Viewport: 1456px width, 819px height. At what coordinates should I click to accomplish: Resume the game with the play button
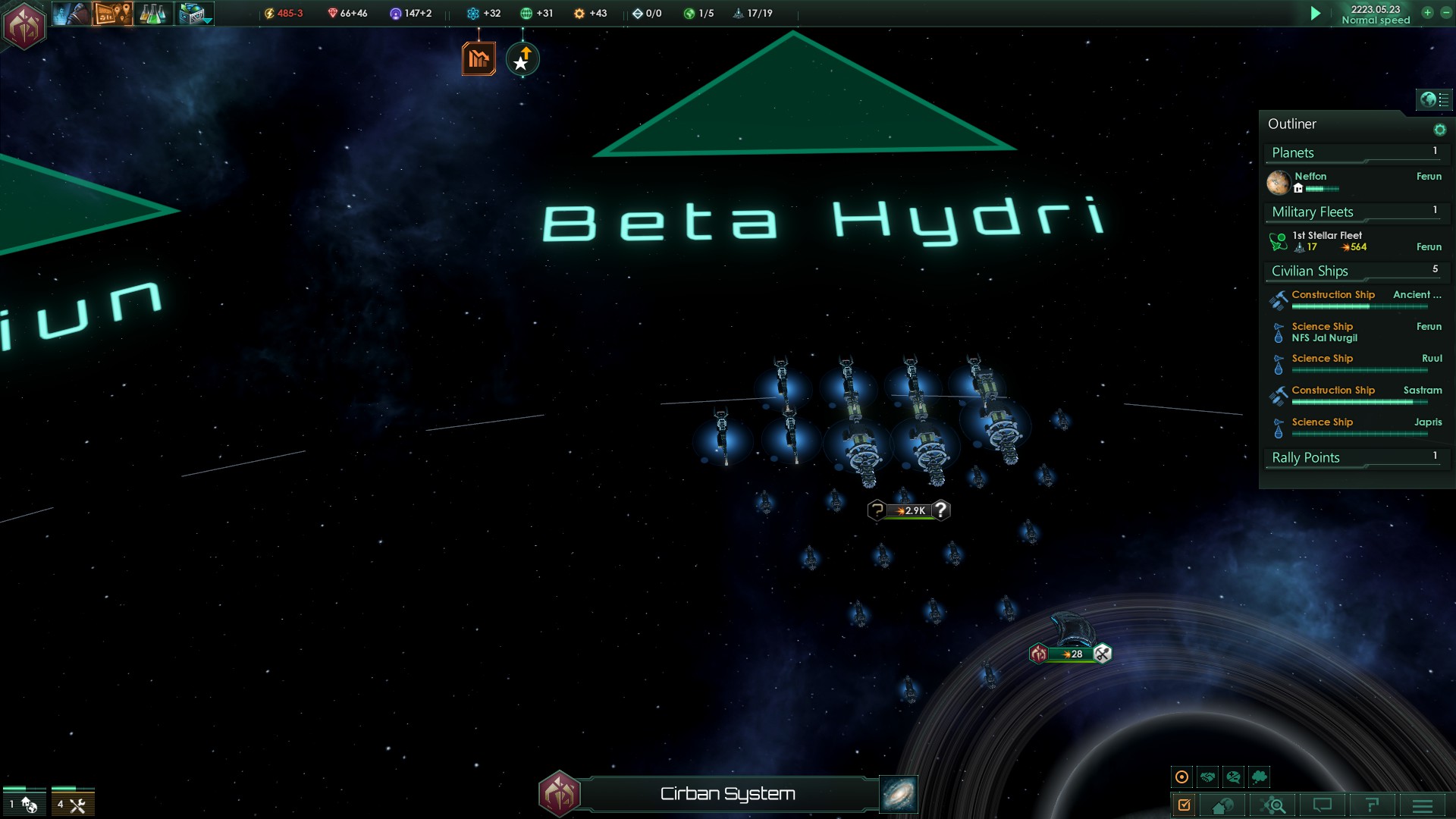[x=1316, y=14]
